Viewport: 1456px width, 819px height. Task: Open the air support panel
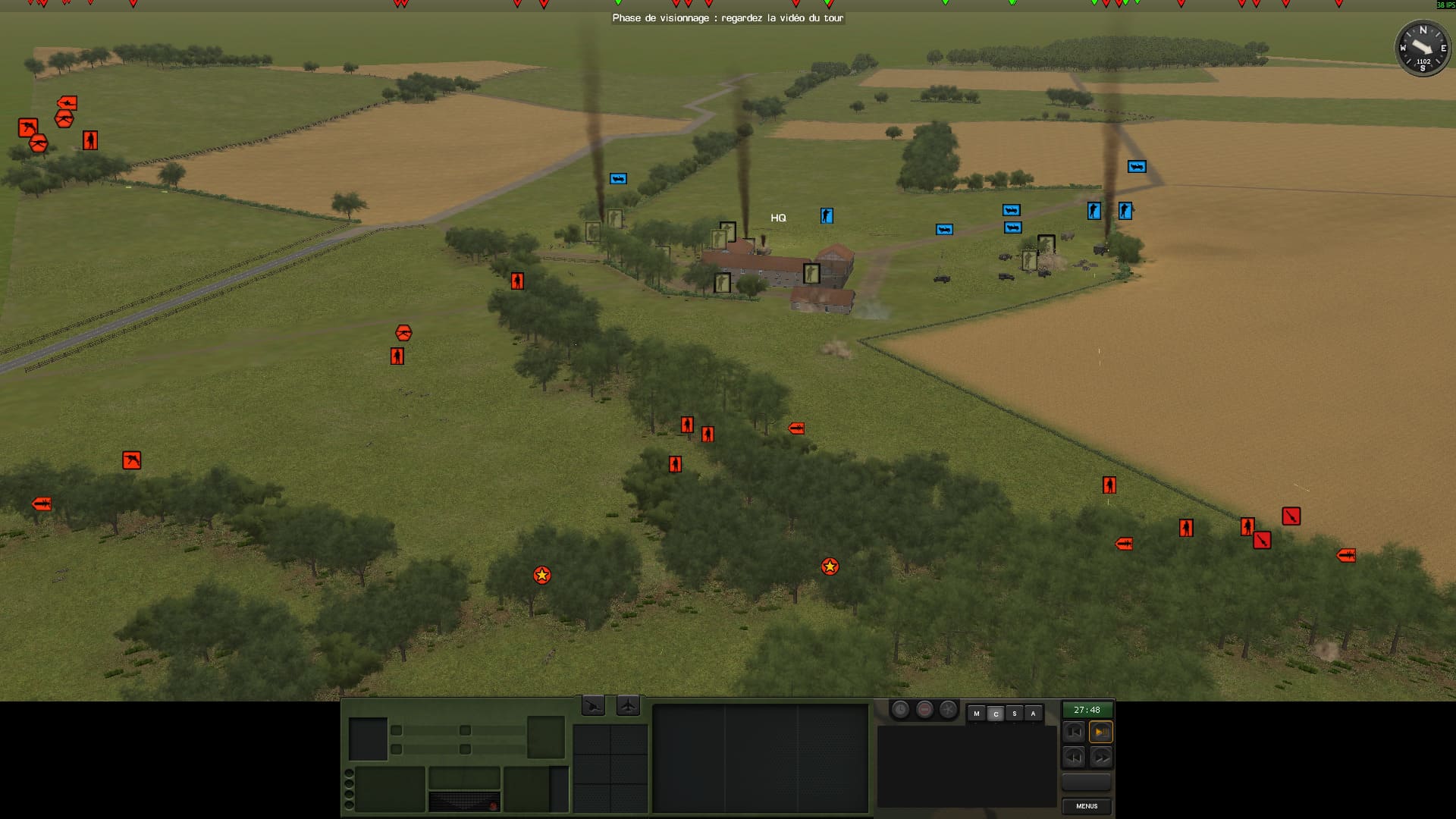[628, 706]
